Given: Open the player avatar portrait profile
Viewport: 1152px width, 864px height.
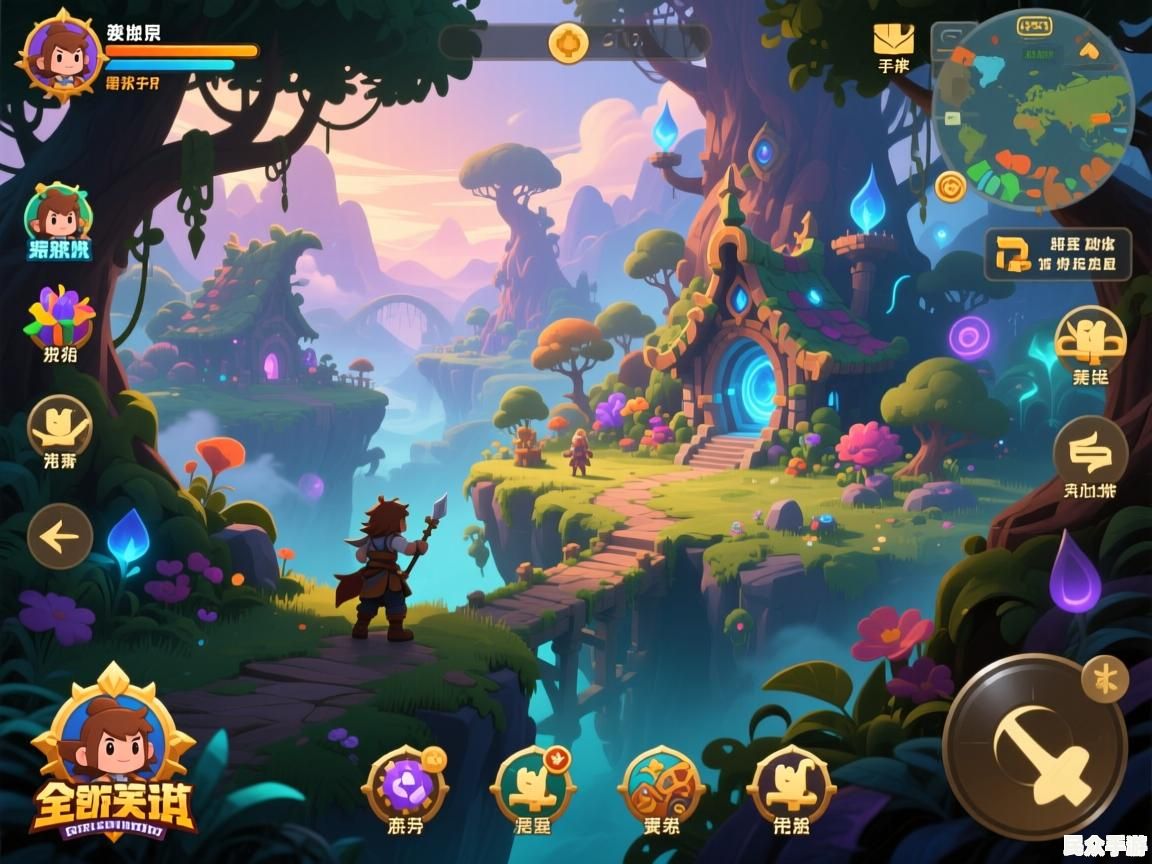Looking at the screenshot, I should point(62,55).
